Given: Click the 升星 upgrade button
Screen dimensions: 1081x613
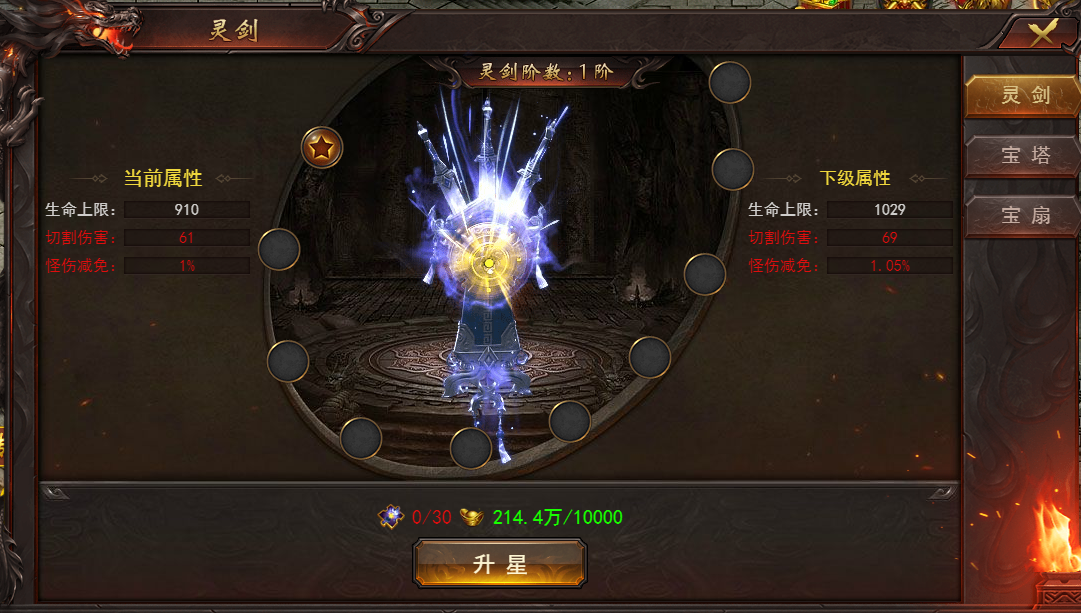Looking at the screenshot, I should click(500, 564).
